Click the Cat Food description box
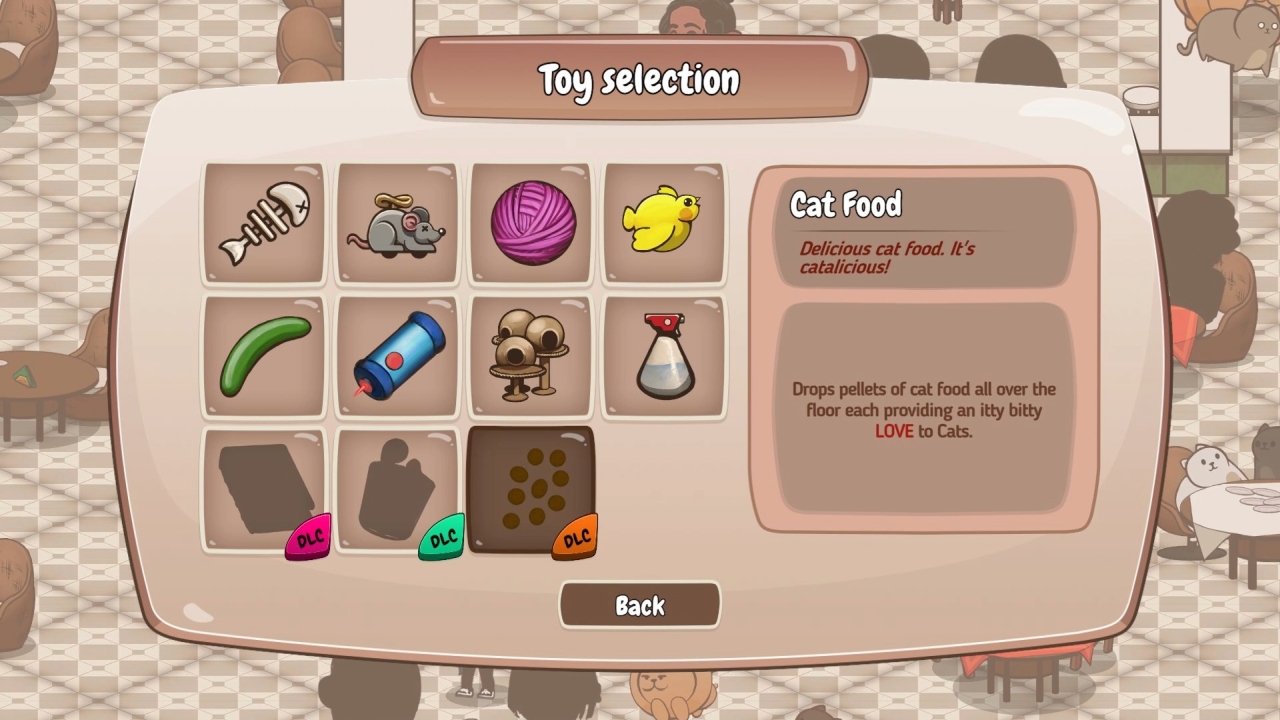 pos(924,410)
